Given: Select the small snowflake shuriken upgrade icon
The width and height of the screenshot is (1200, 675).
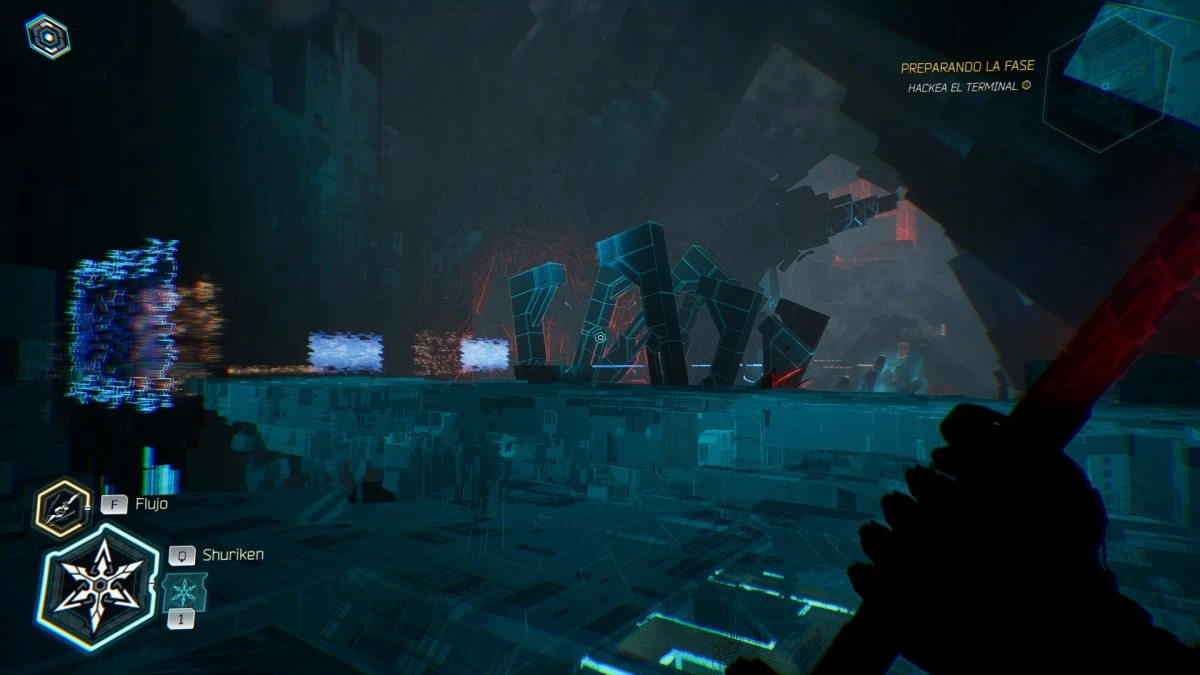Looking at the screenshot, I should point(185,590).
